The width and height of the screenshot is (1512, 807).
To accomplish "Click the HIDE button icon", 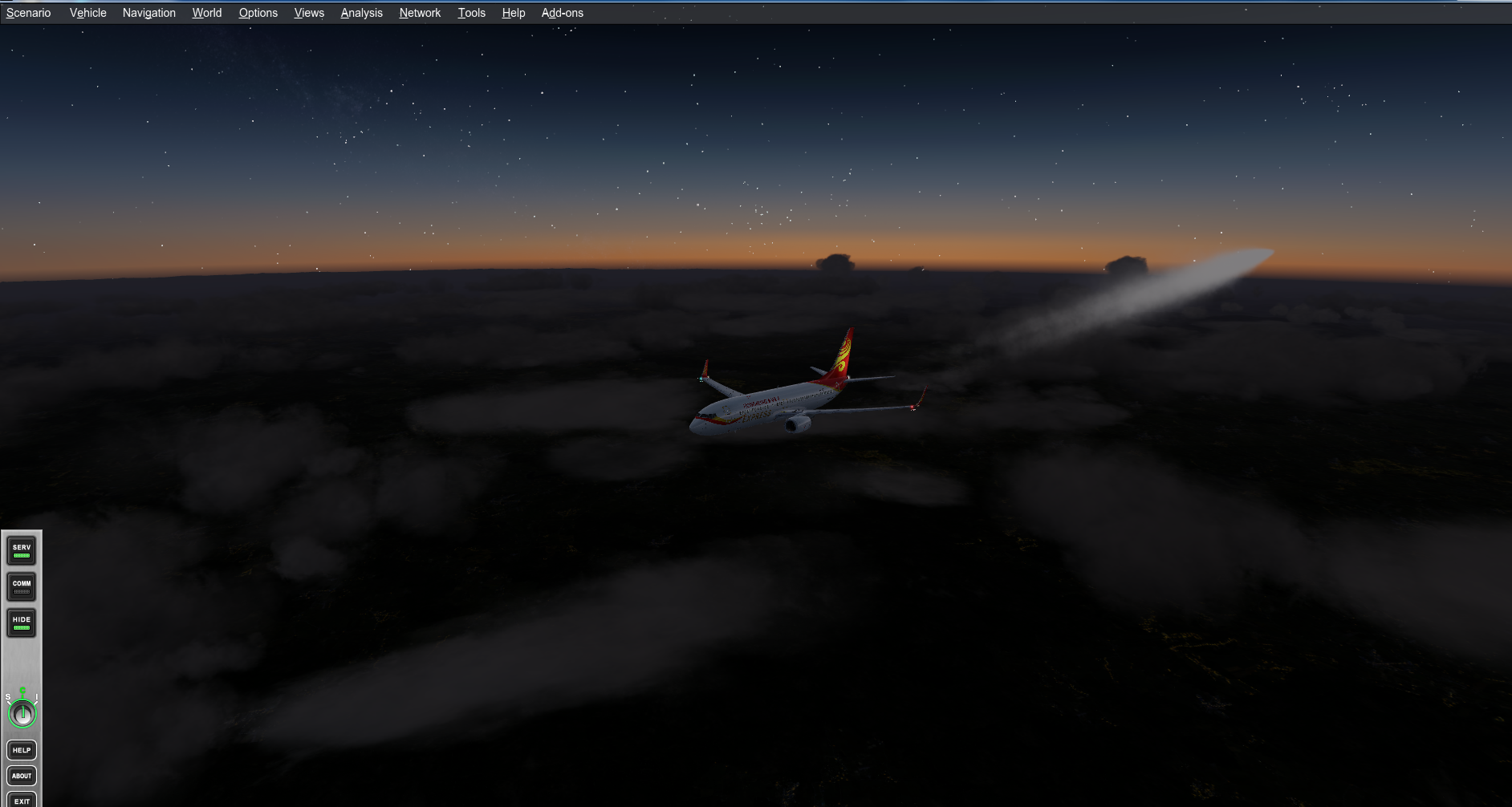I will pos(21,622).
